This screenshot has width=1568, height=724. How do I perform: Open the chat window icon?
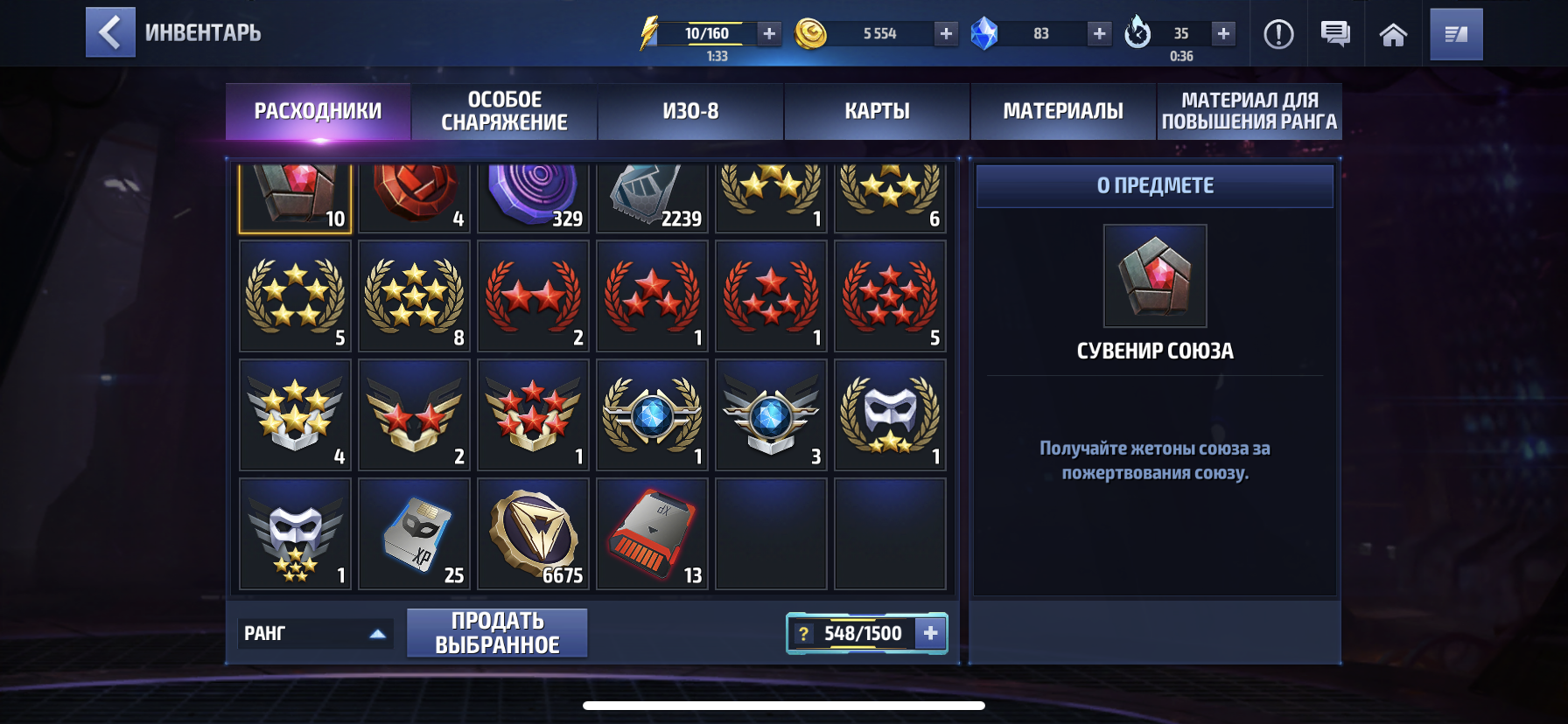(x=1333, y=34)
